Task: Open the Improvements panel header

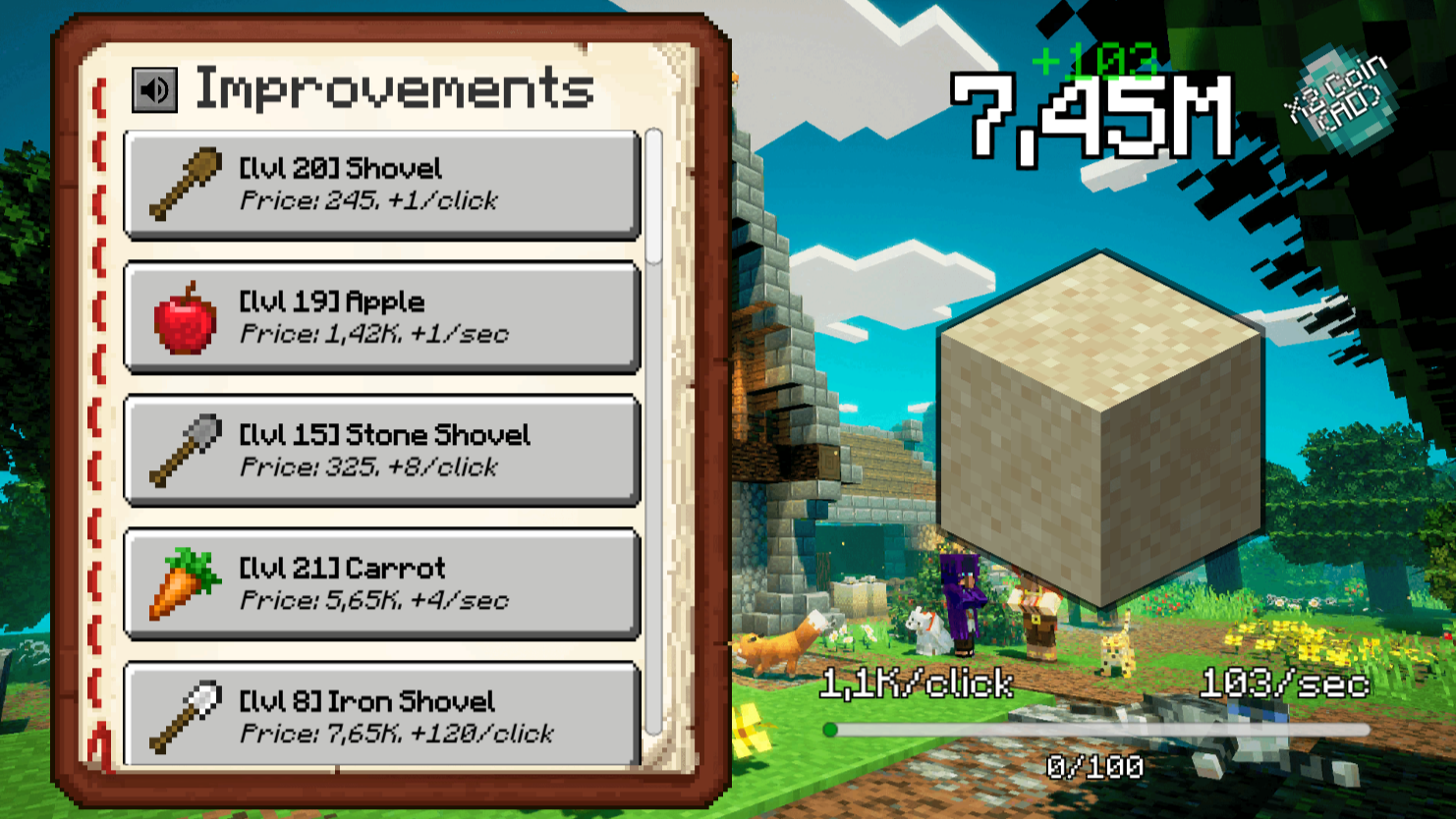Action: [x=393, y=88]
